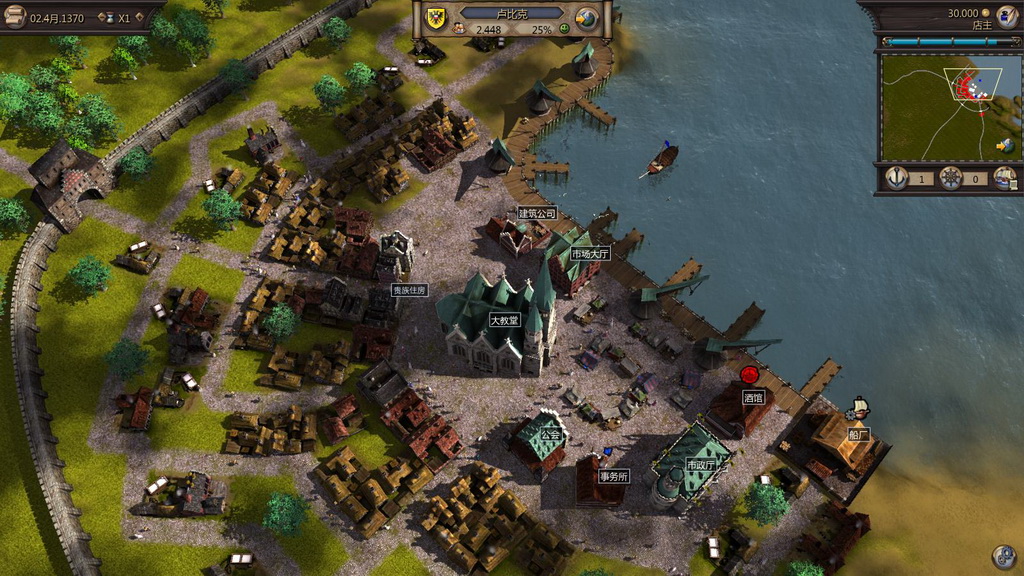Increase game speed with the right arrow

(142, 18)
